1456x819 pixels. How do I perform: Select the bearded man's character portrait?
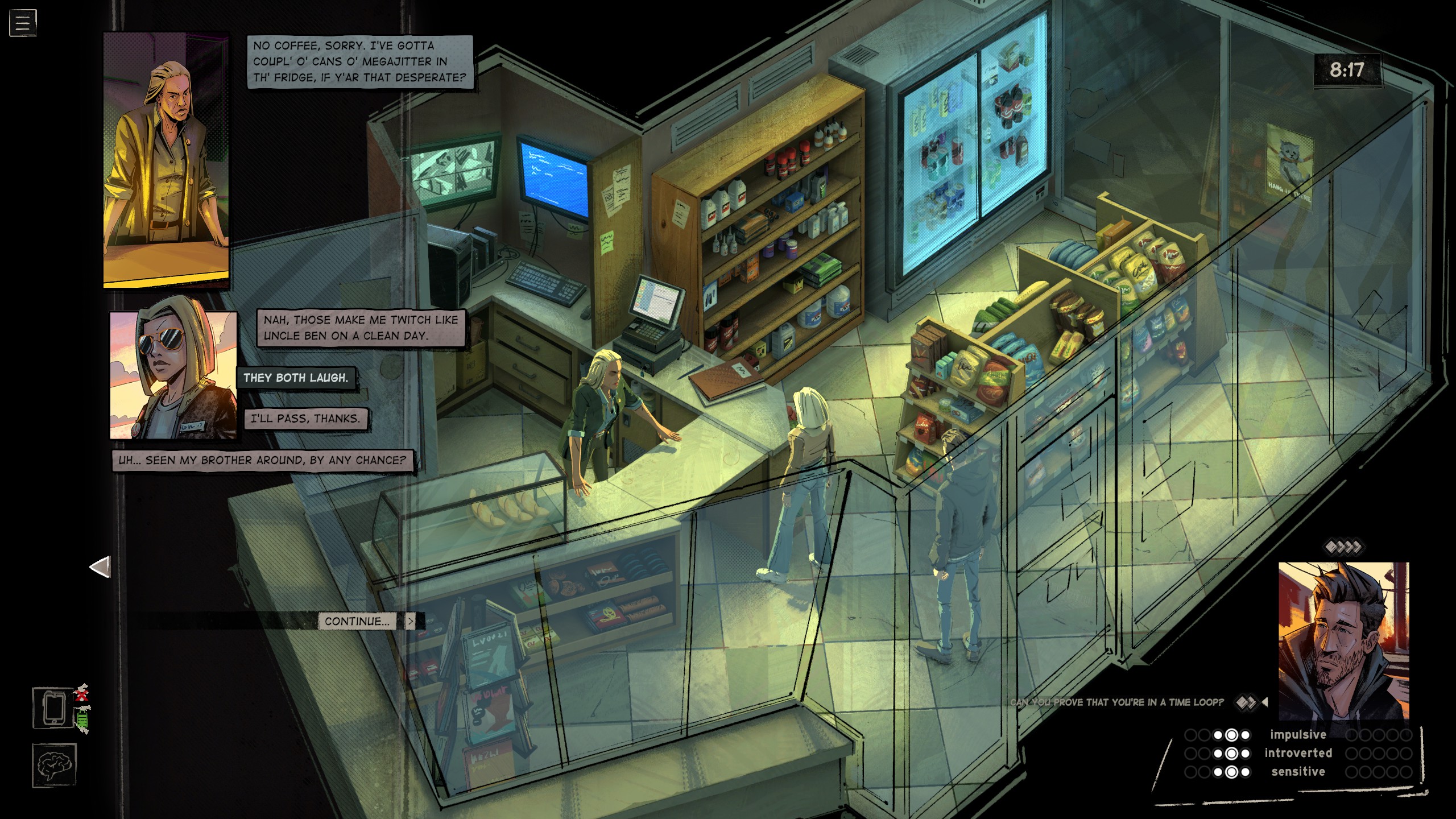point(1343,641)
